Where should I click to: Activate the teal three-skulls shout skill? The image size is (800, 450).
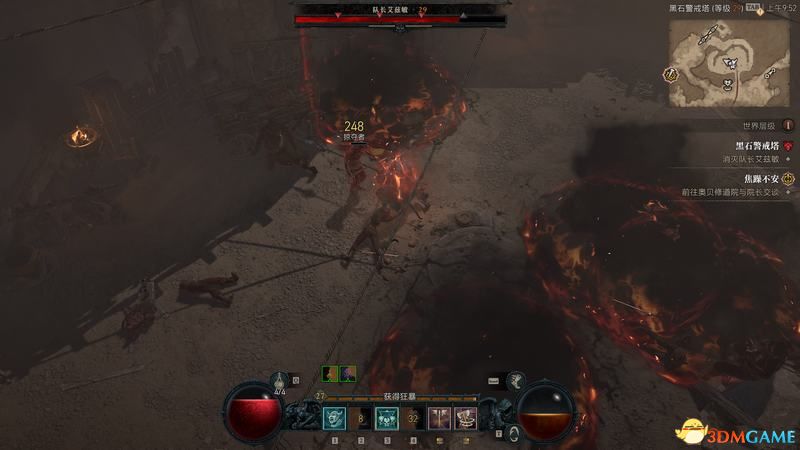tap(387, 419)
